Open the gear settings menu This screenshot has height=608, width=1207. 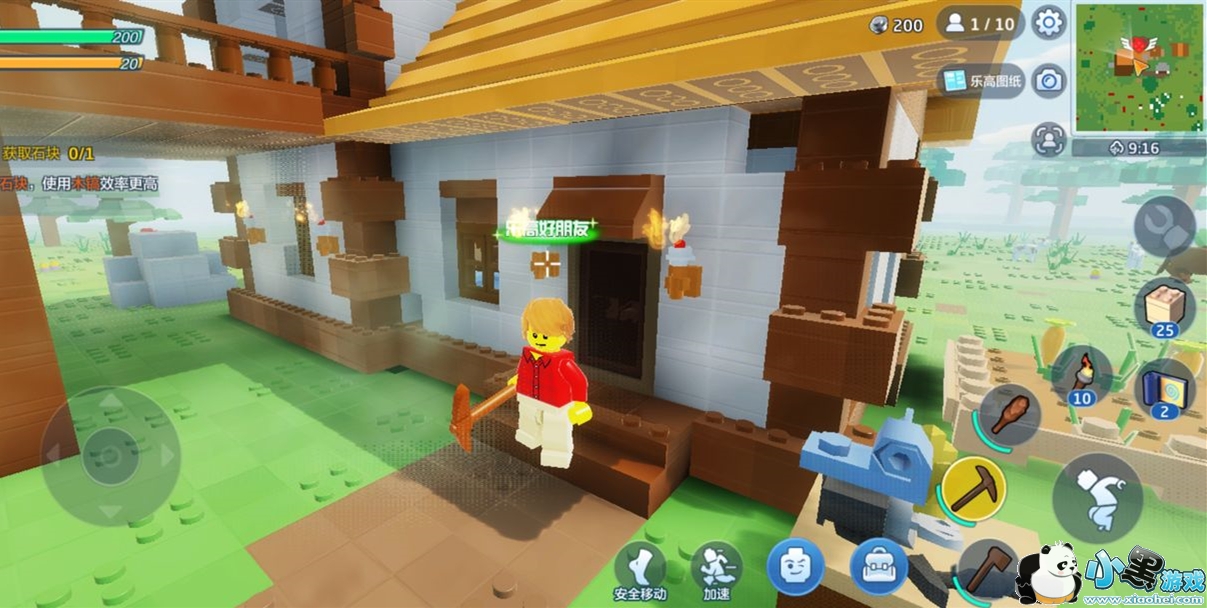(1048, 22)
